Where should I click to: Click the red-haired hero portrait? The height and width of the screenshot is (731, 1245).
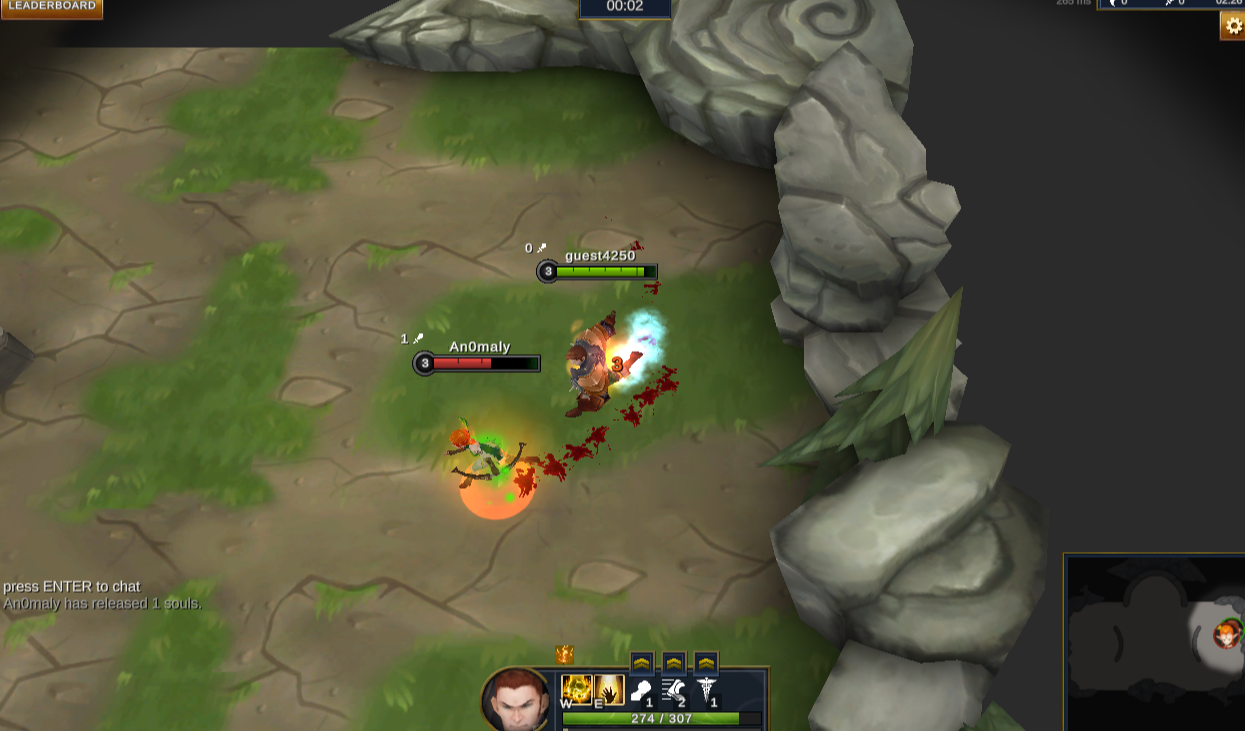(517, 701)
